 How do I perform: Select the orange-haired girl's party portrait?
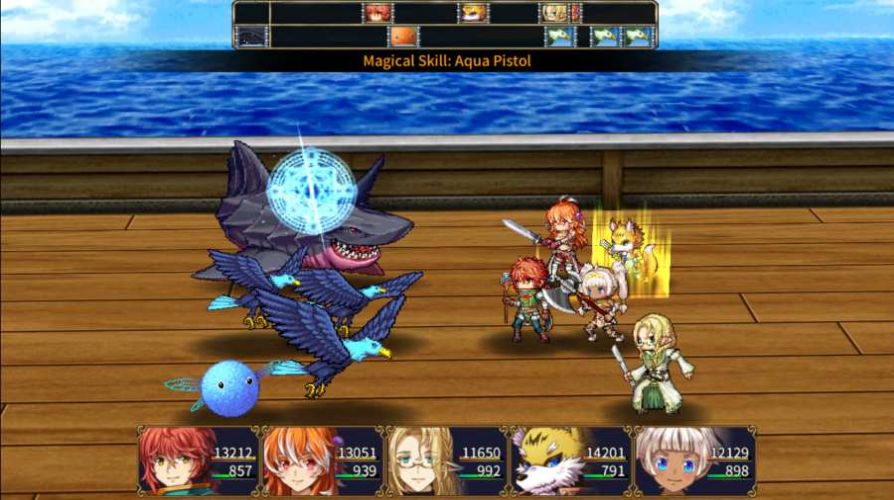pos(322,461)
